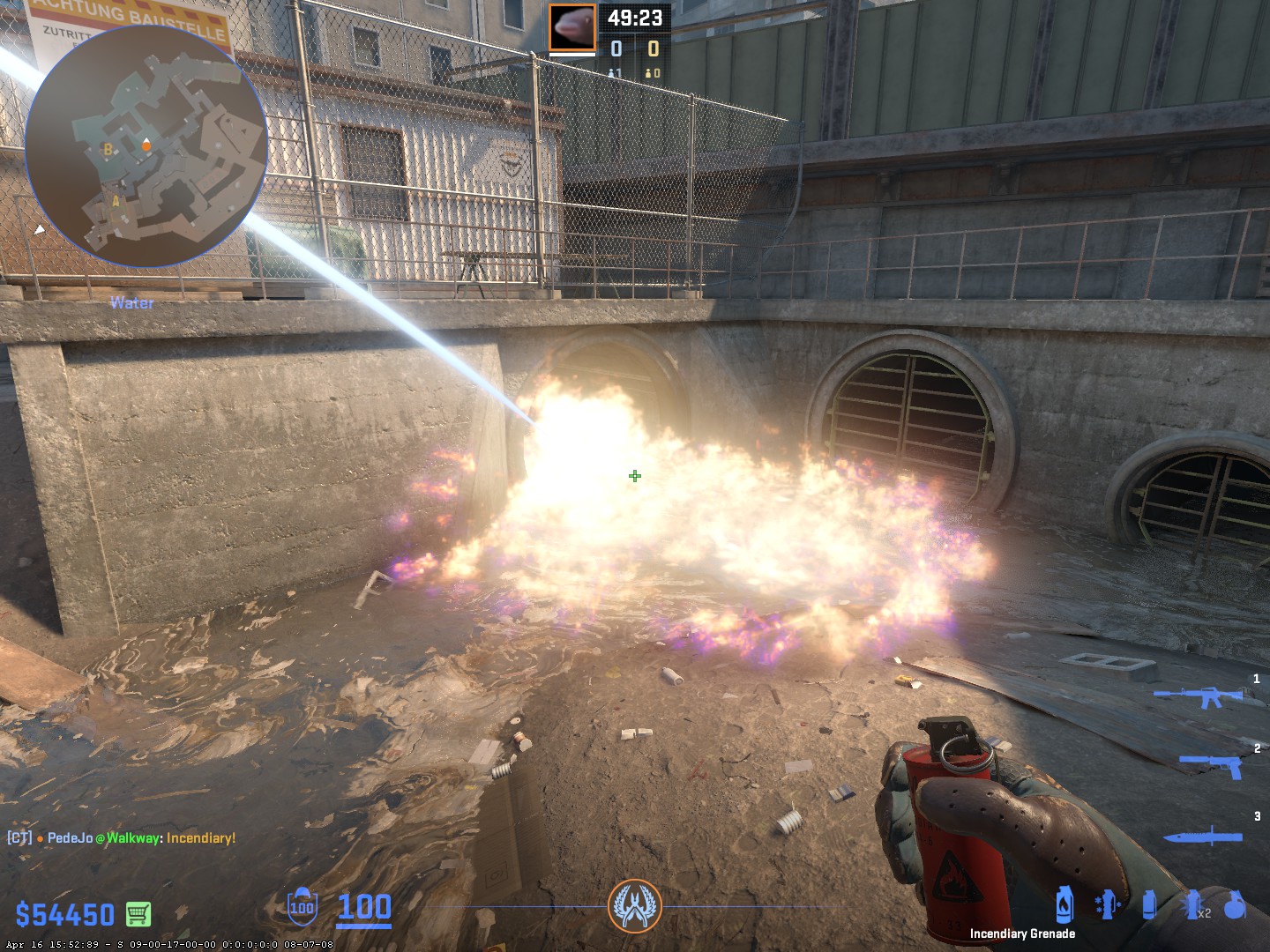Image resolution: width=1270 pixels, height=952 pixels.
Task: Select the flashbang icon marked x2
Action: [1193, 905]
